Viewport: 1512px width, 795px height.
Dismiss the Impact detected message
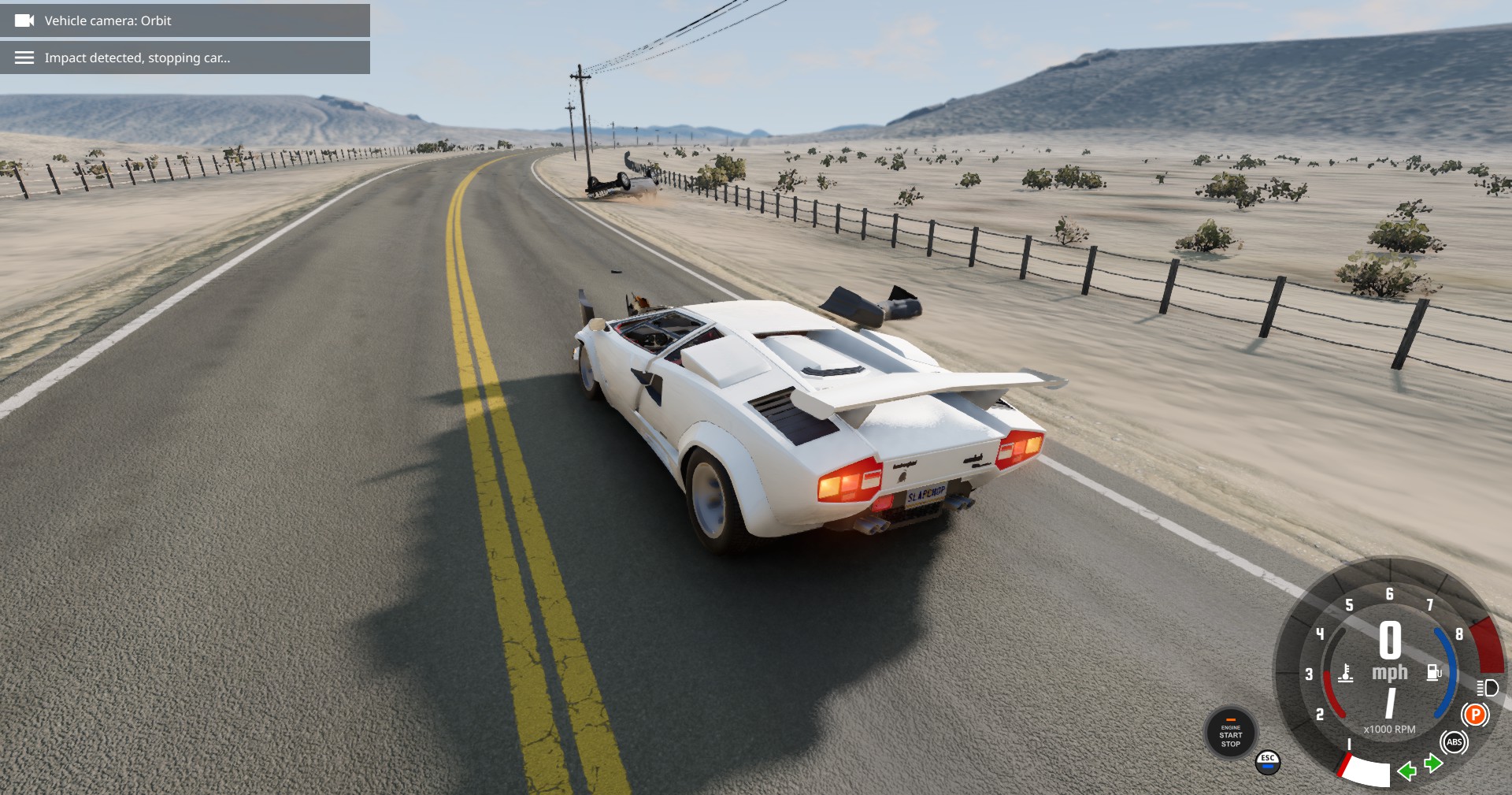185,58
